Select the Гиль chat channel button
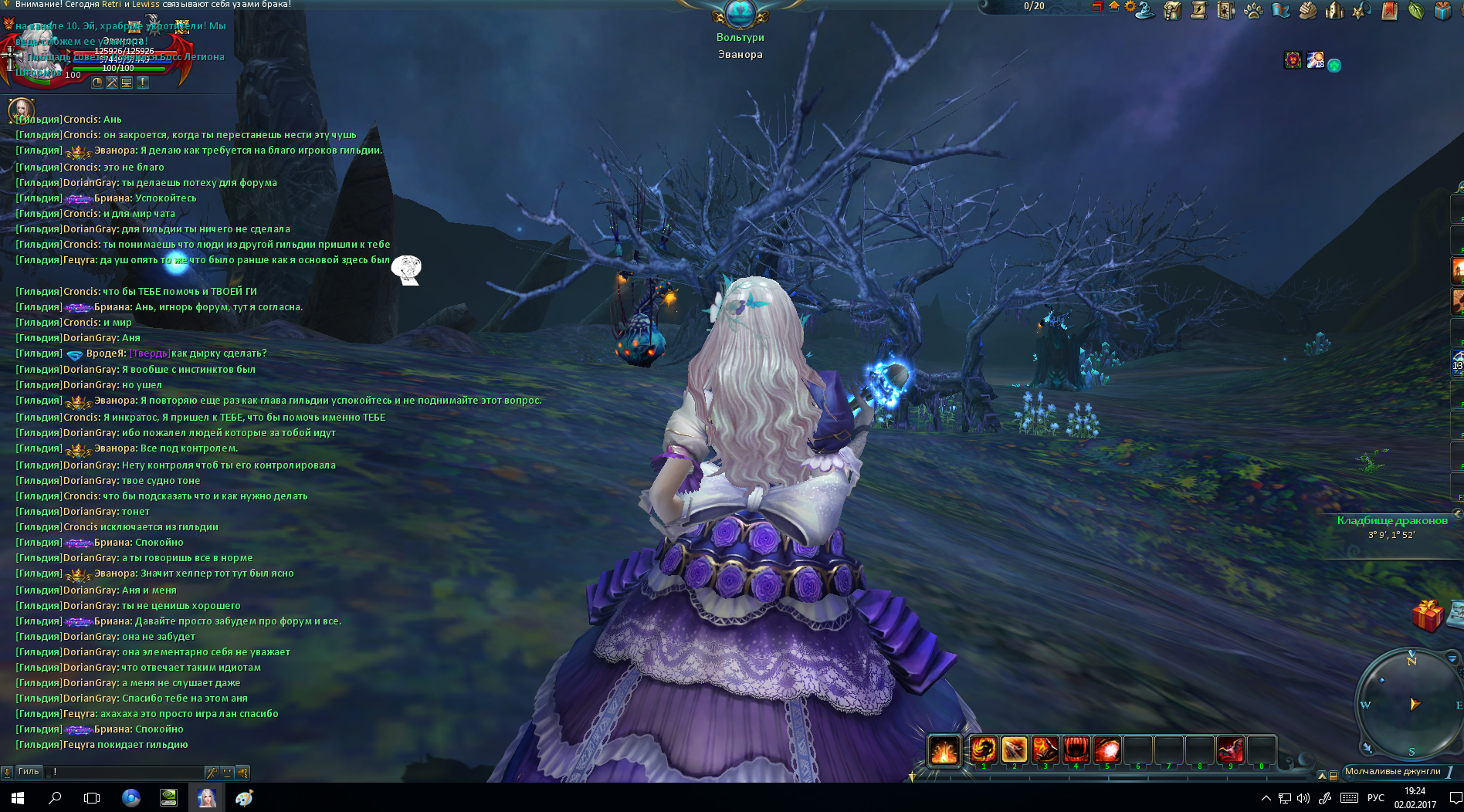 (29, 772)
